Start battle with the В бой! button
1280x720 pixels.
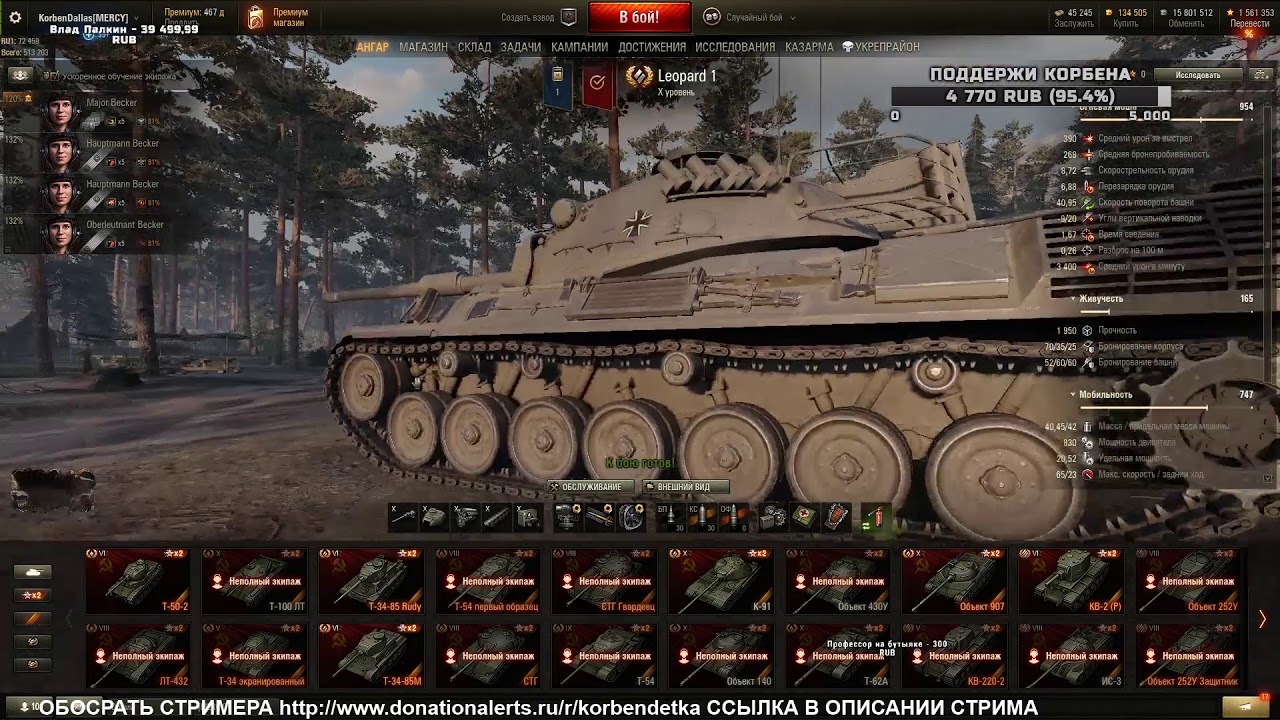[639, 17]
